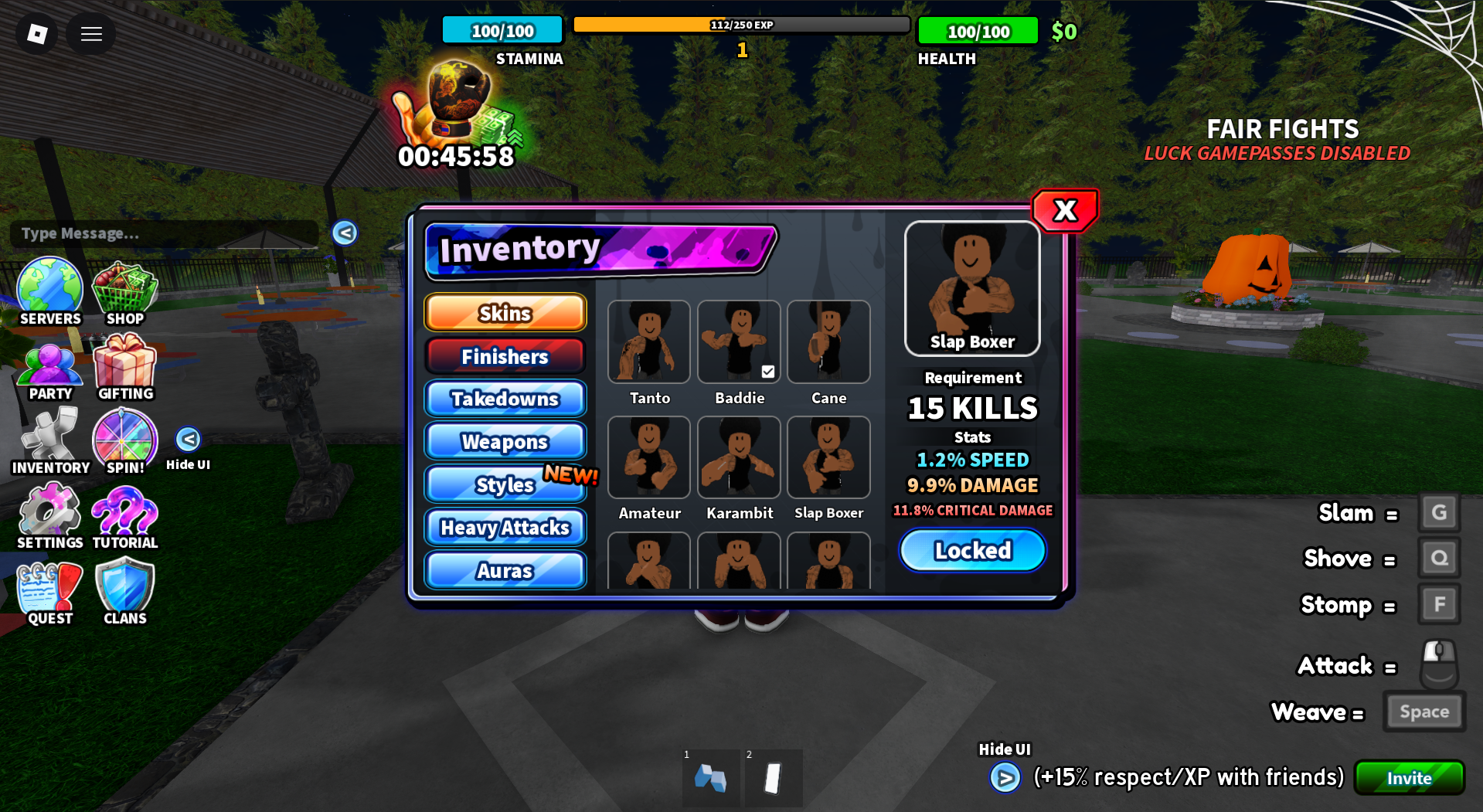Screen dimensions: 1483x812
Task: Switch to the Finishers tab
Action: pyautogui.click(x=505, y=356)
